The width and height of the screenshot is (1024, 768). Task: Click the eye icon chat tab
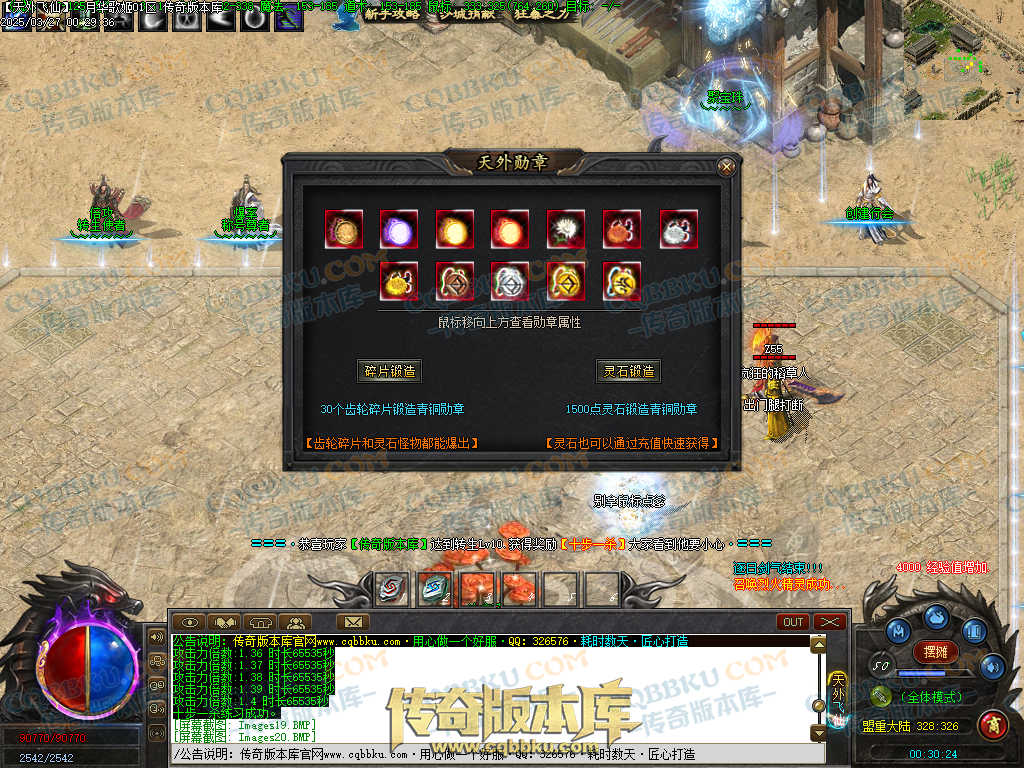pyautogui.click(x=188, y=622)
